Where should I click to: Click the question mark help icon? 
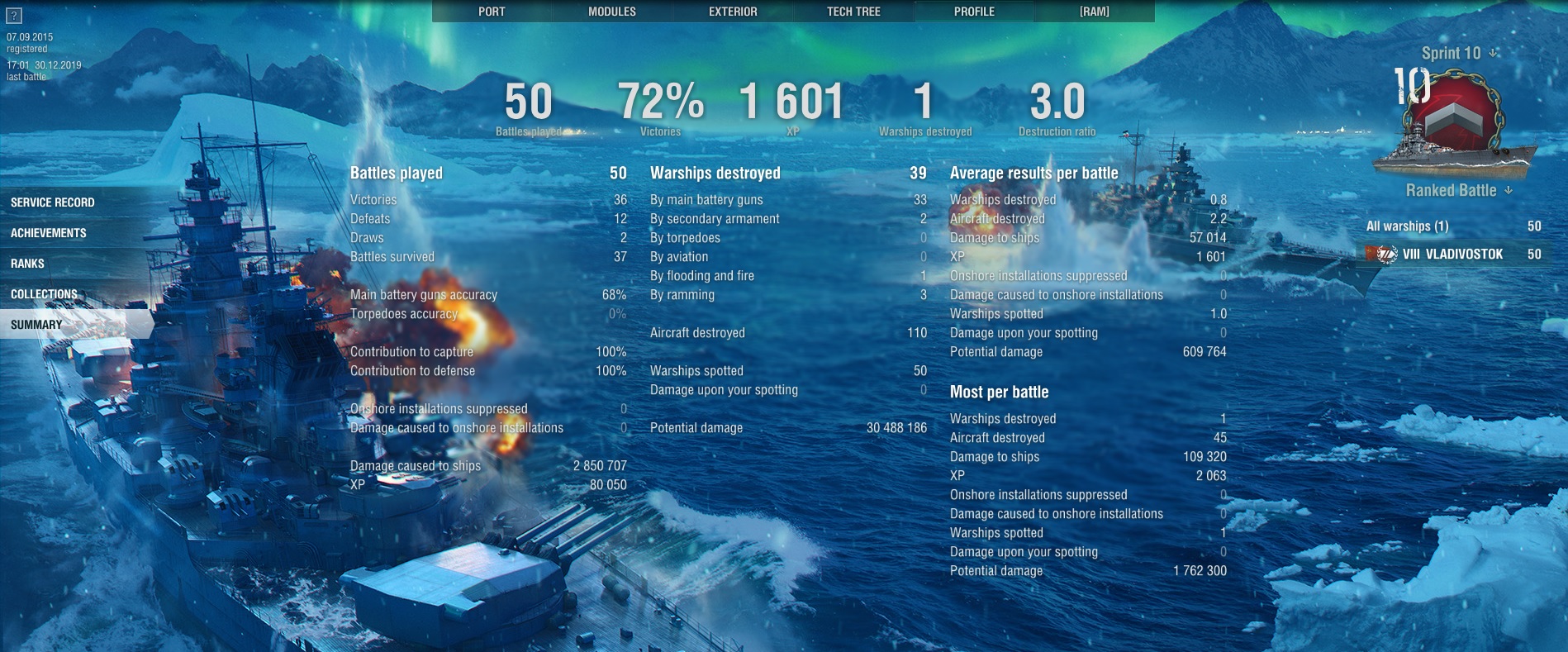tap(14, 16)
